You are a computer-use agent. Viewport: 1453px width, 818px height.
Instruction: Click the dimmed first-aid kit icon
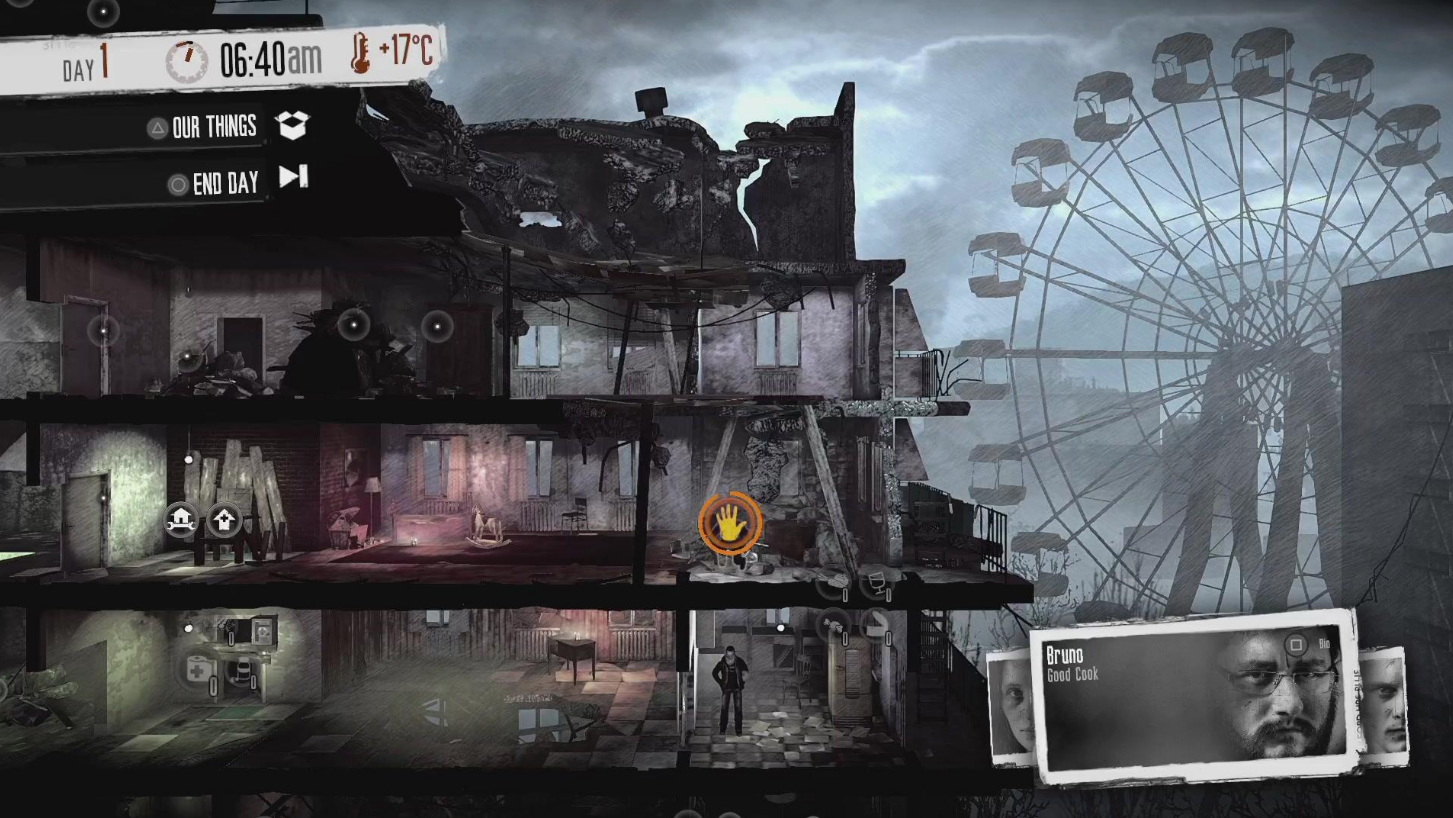pyautogui.click(x=199, y=670)
